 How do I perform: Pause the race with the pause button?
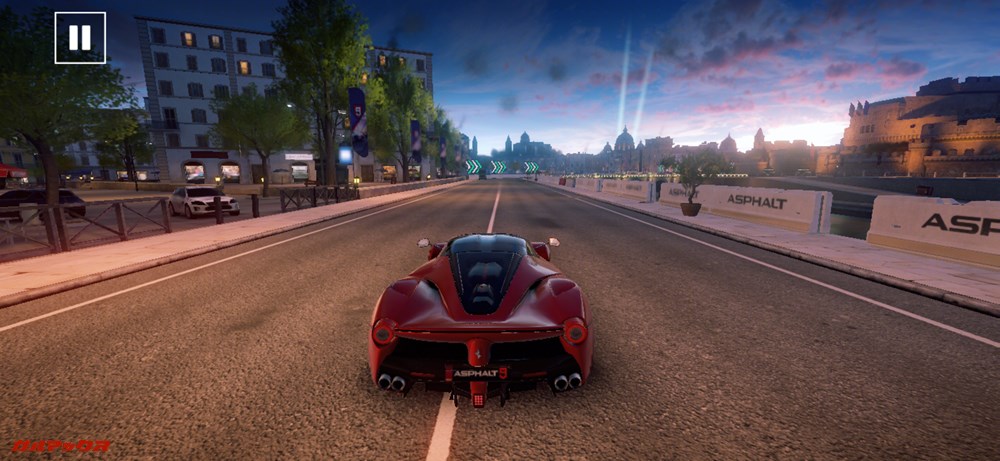tap(80, 38)
